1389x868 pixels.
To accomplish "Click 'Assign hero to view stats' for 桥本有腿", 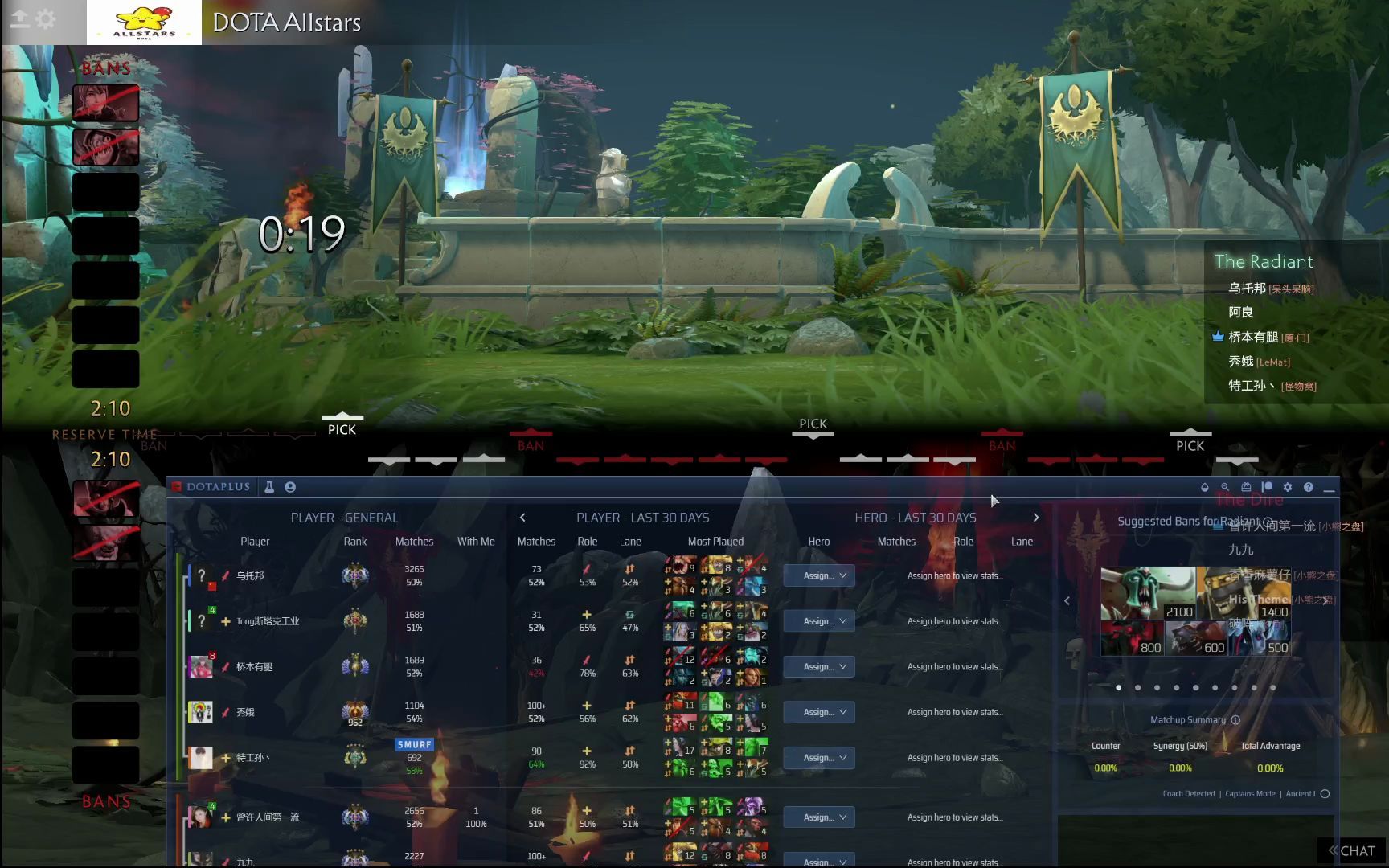I will pos(955,666).
